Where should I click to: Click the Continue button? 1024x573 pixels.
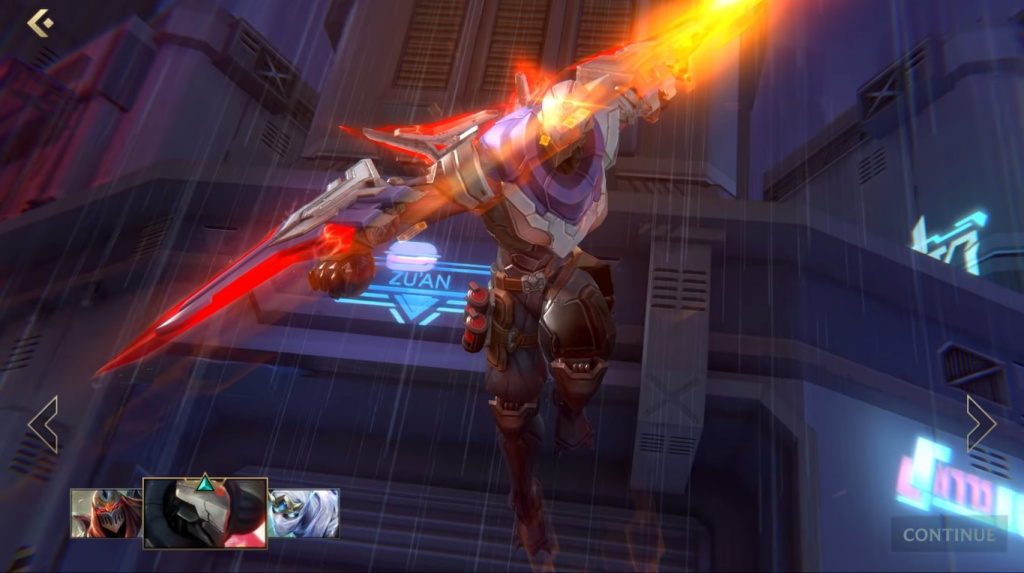click(x=949, y=534)
